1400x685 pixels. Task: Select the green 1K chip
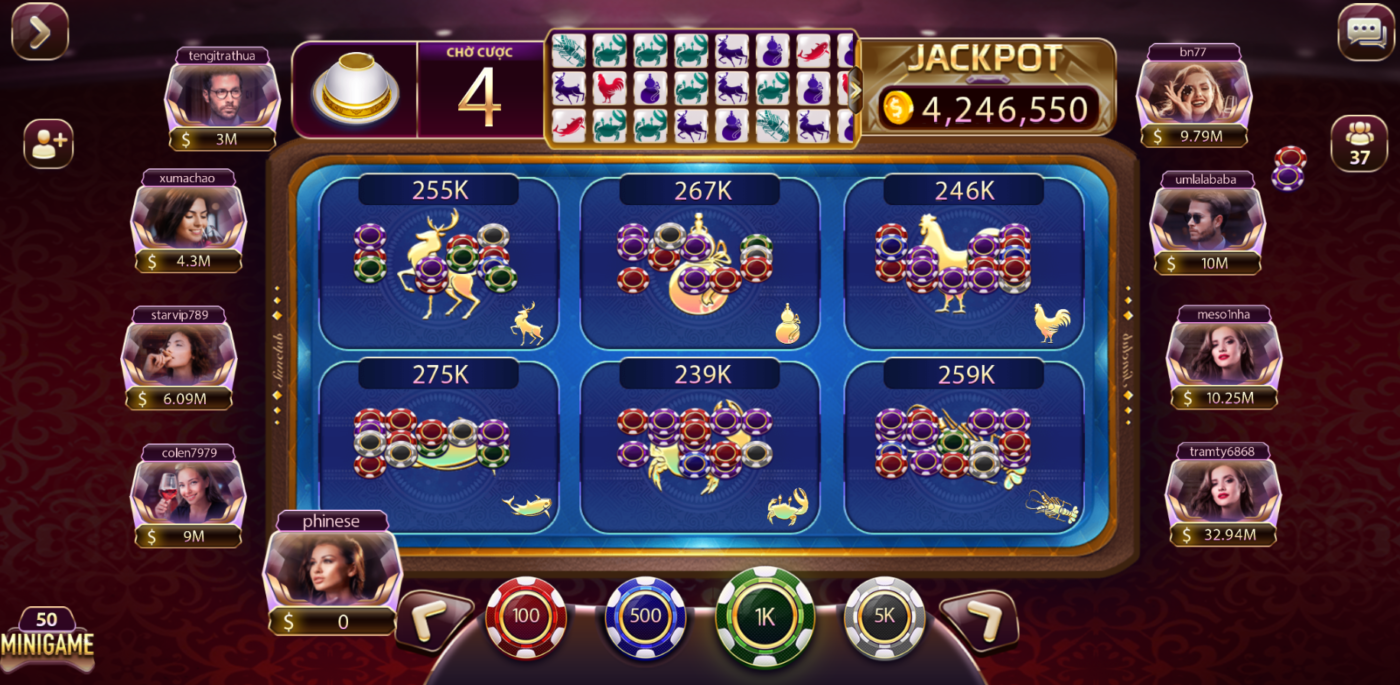click(765, 617)
